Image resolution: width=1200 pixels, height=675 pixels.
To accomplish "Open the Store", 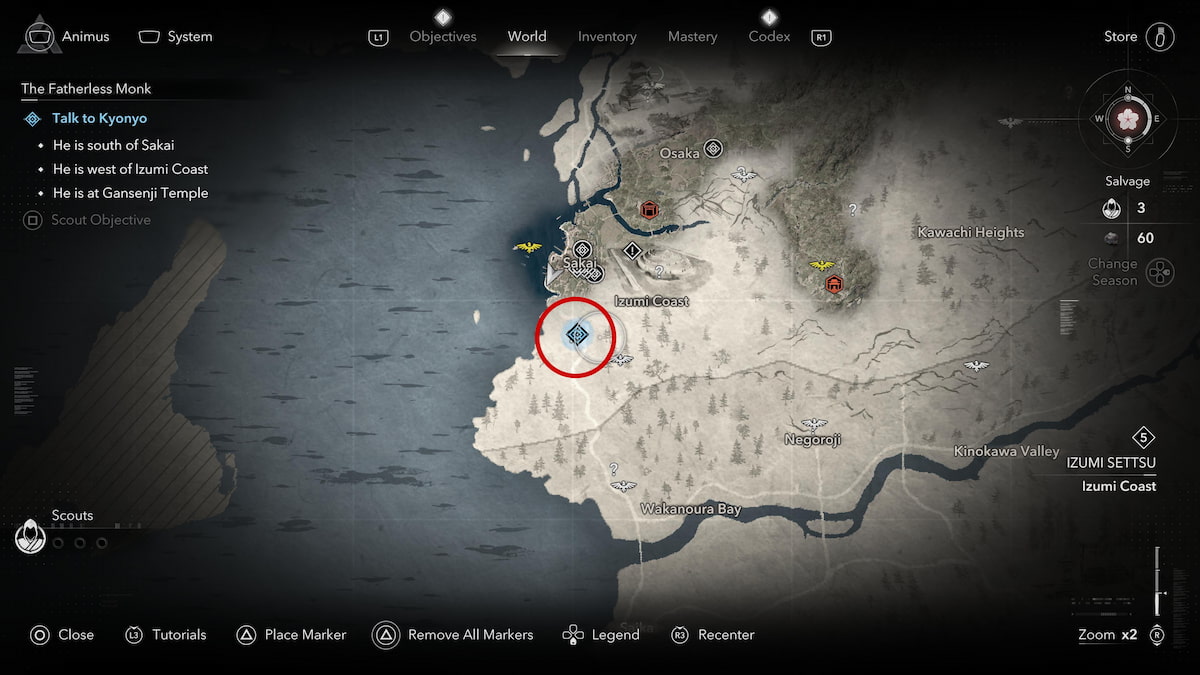I will click(x=1121, y=37).
